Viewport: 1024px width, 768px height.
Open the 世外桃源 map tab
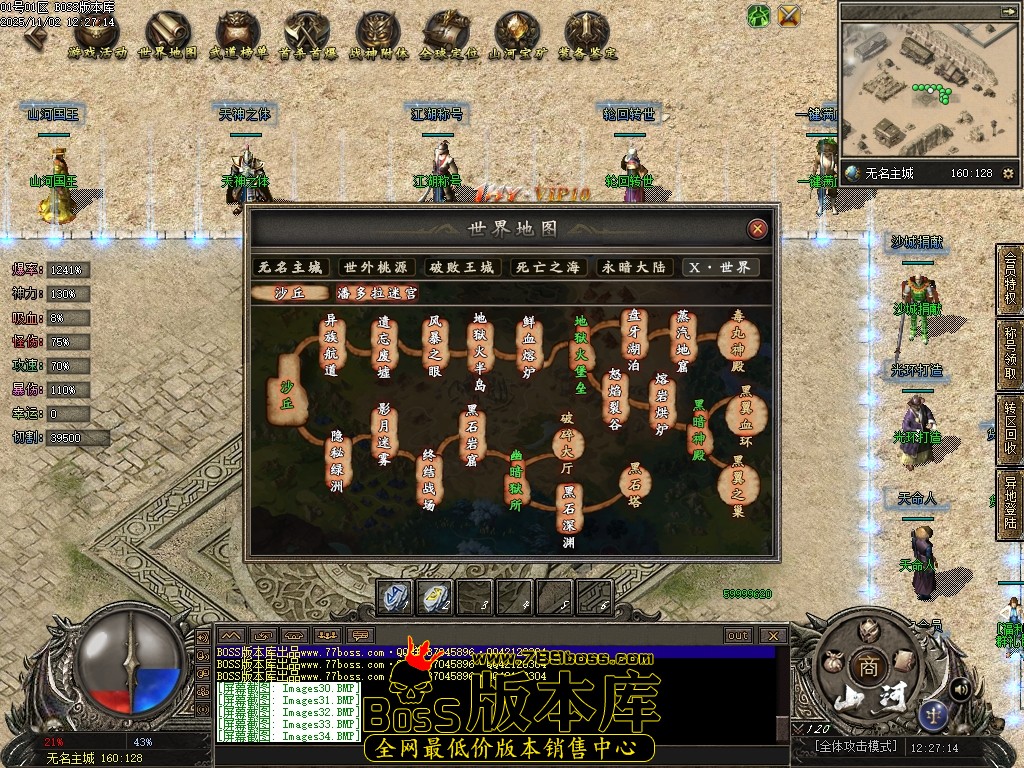point(377,268)
